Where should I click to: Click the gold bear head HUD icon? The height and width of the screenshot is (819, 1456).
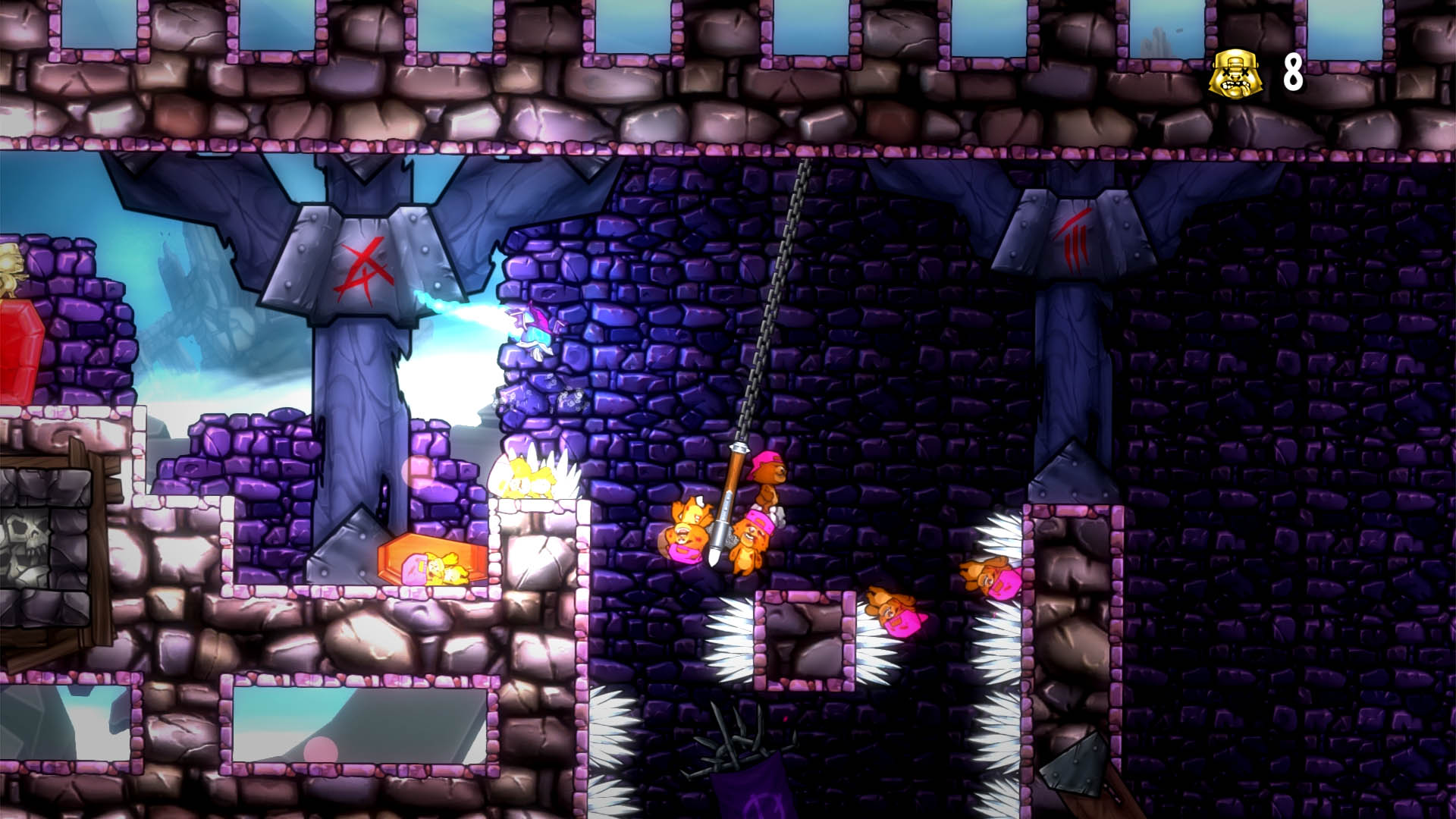point(1235,72)
